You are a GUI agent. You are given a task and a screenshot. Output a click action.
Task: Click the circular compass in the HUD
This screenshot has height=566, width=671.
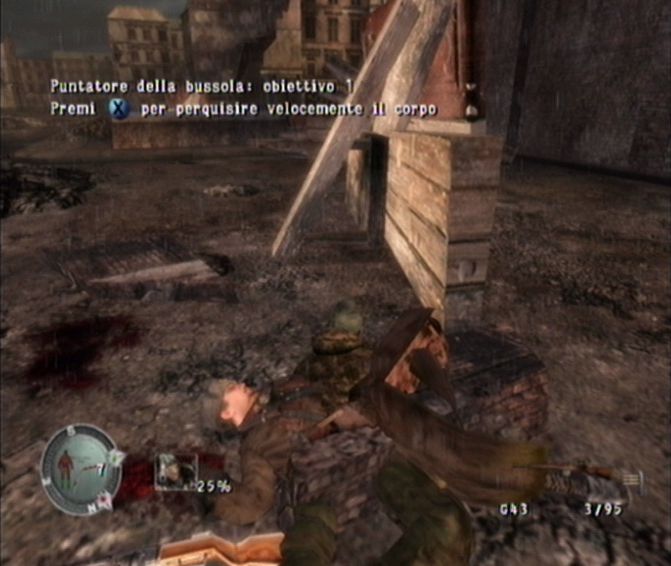point(81,469)
